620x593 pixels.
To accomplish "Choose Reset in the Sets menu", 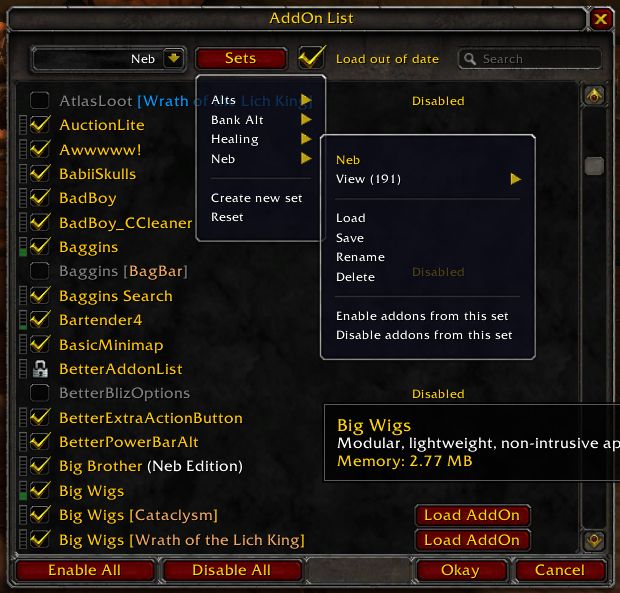I will pyautogui.click(x=227, y=217).
